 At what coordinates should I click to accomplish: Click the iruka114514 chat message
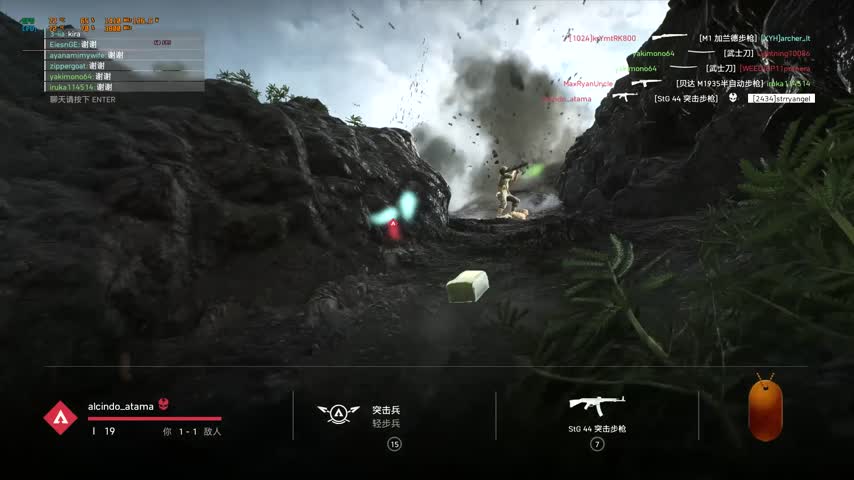pyautogui.click(x=77, y=87)
